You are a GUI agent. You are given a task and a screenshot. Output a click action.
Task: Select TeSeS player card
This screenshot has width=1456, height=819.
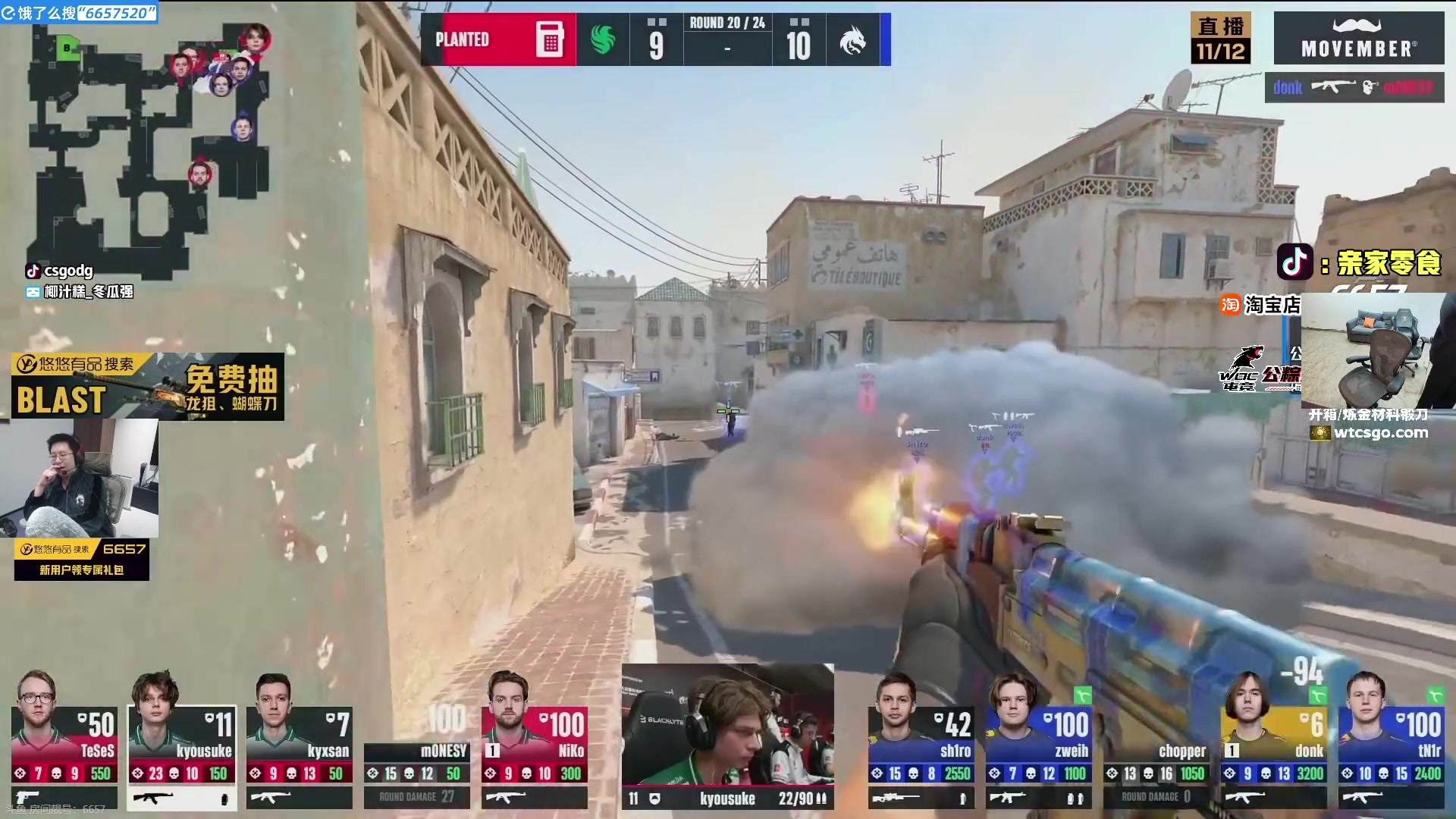coord(64,739)
